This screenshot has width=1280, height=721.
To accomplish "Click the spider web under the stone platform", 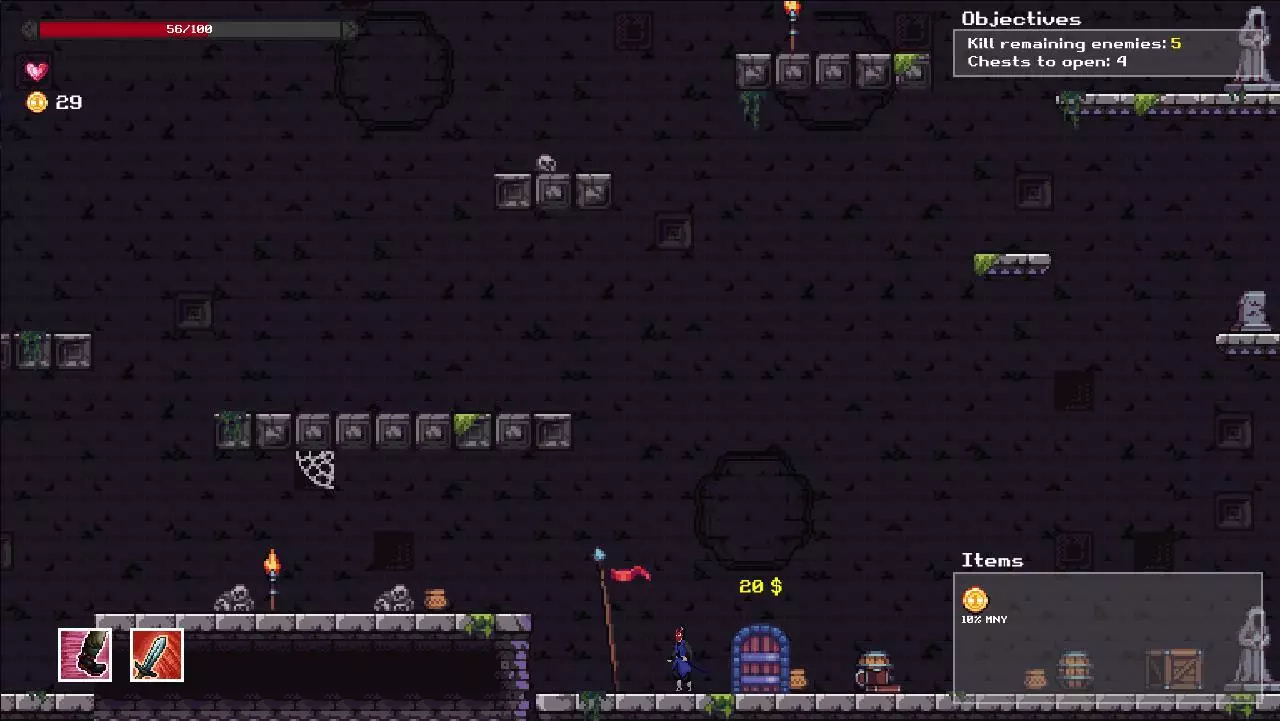I will click(x=316, y=470).
